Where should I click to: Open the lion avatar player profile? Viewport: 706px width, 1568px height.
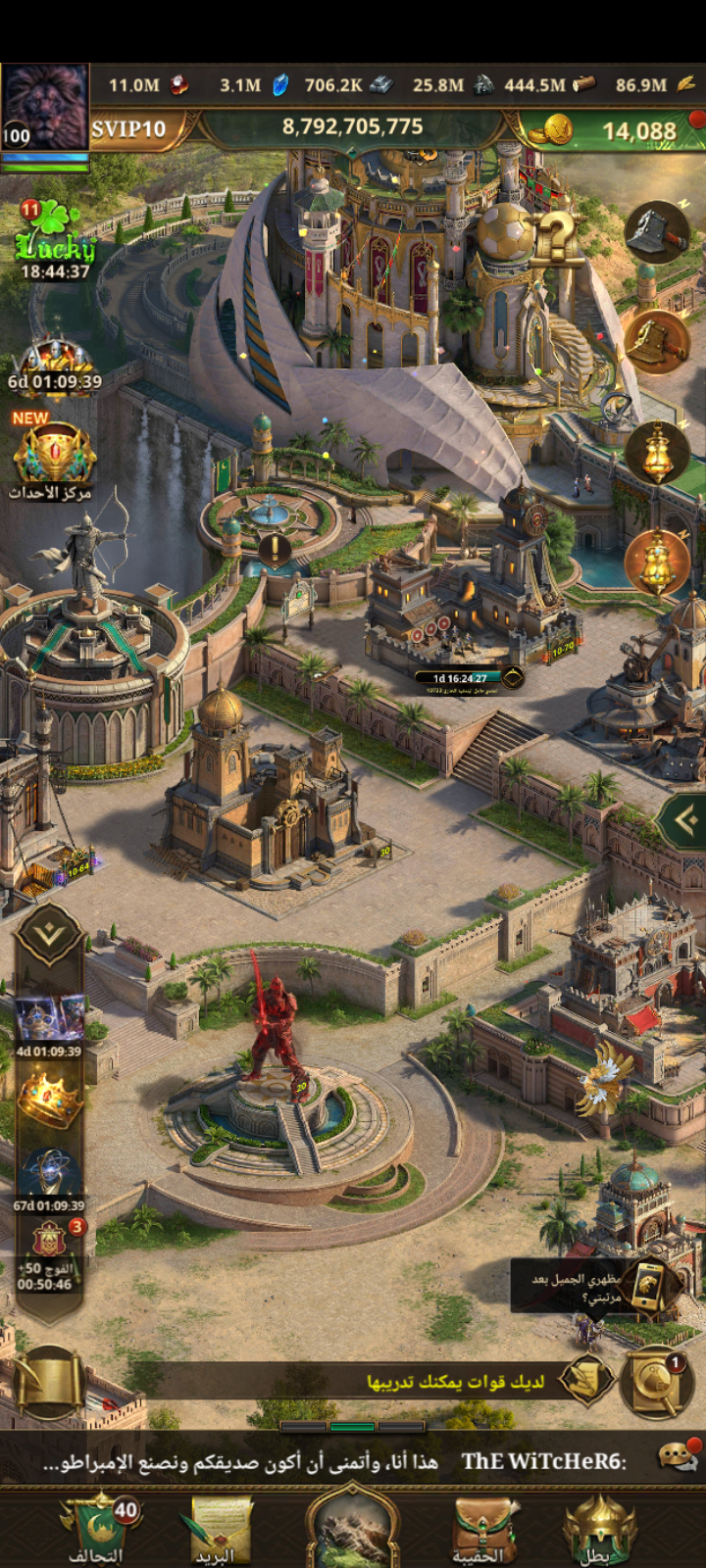44,108
